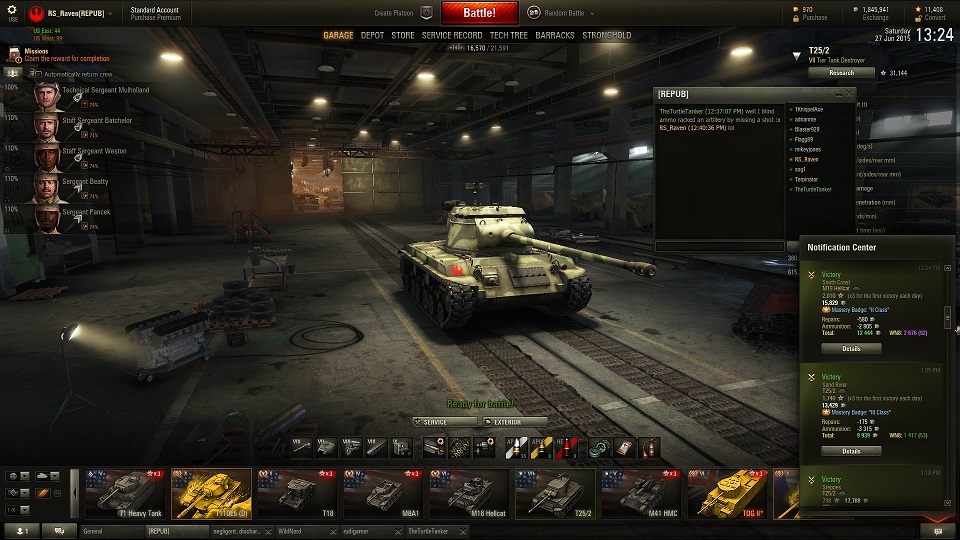Open the Service menu for the tank

coord(446,422)
